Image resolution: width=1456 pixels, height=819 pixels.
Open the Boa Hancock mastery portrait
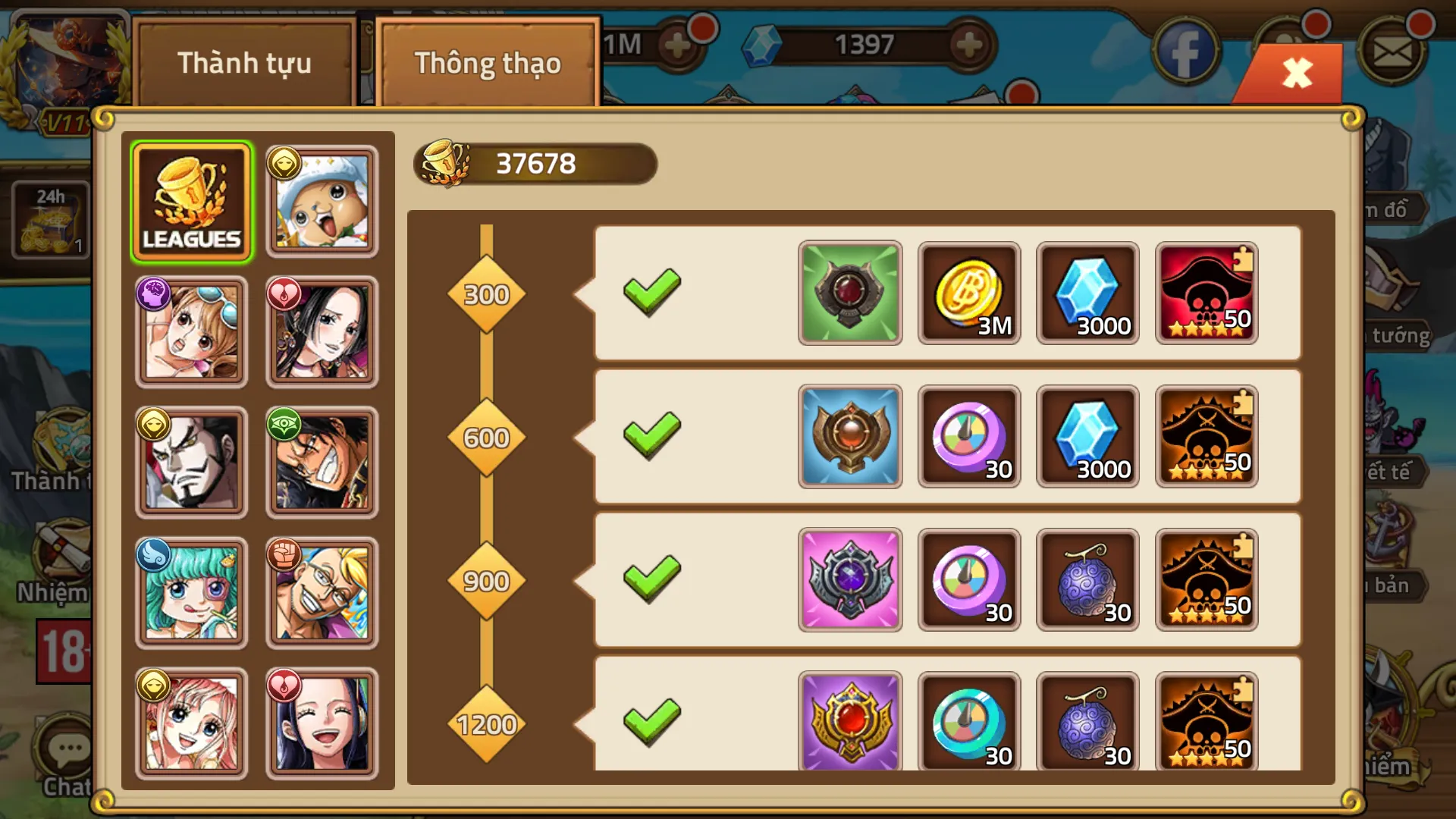(x=322, y=331)
